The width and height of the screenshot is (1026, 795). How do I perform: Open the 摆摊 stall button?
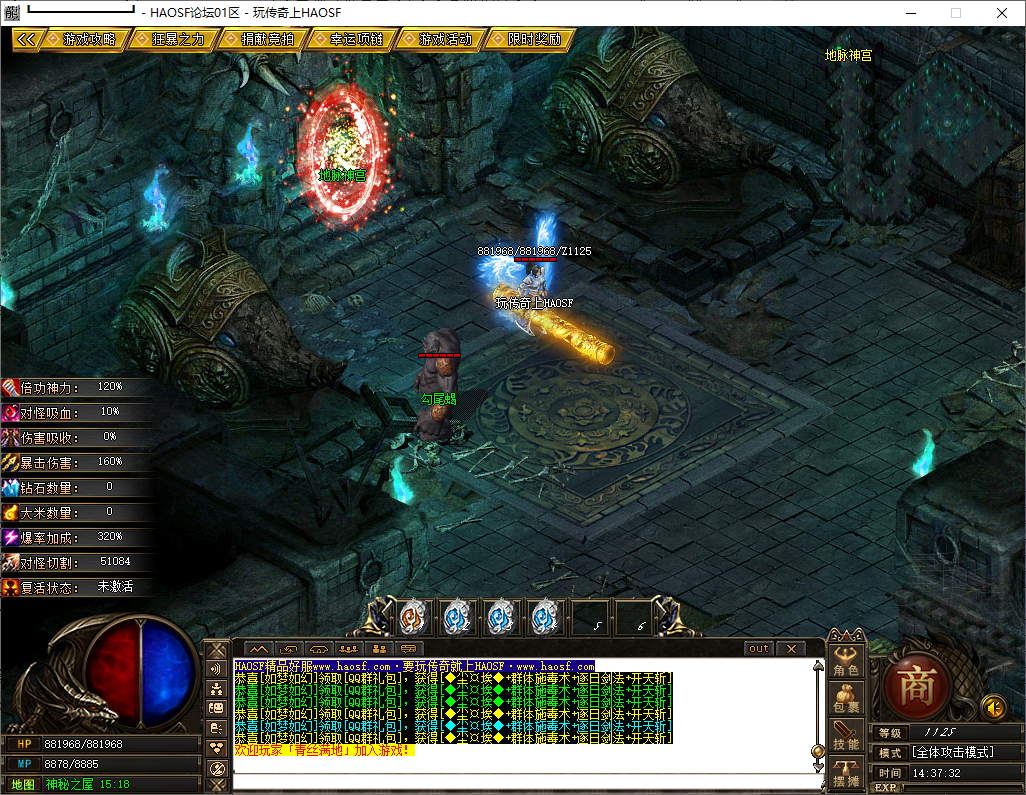846,773
